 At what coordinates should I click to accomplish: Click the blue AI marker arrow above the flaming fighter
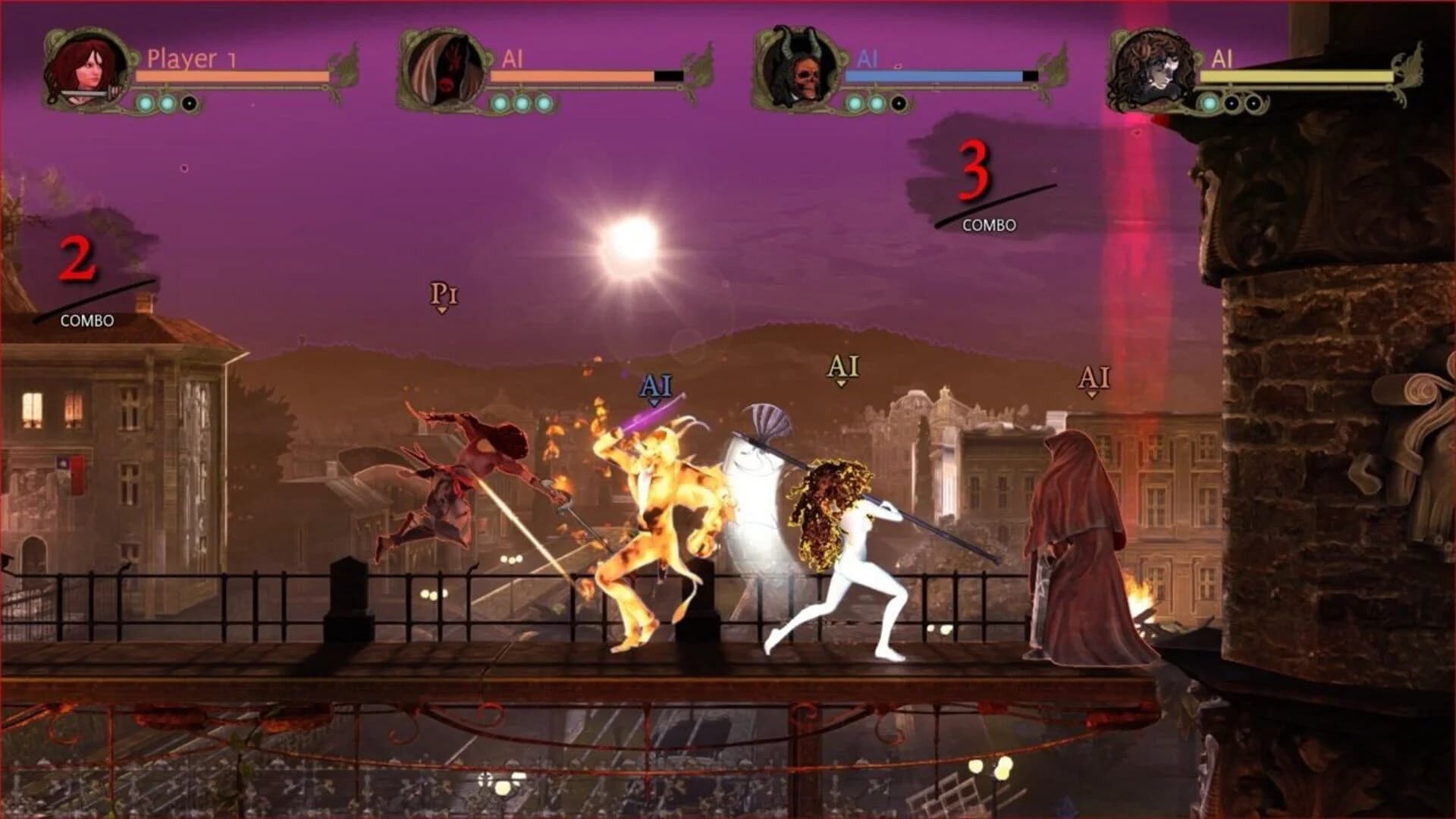point(657,388)
